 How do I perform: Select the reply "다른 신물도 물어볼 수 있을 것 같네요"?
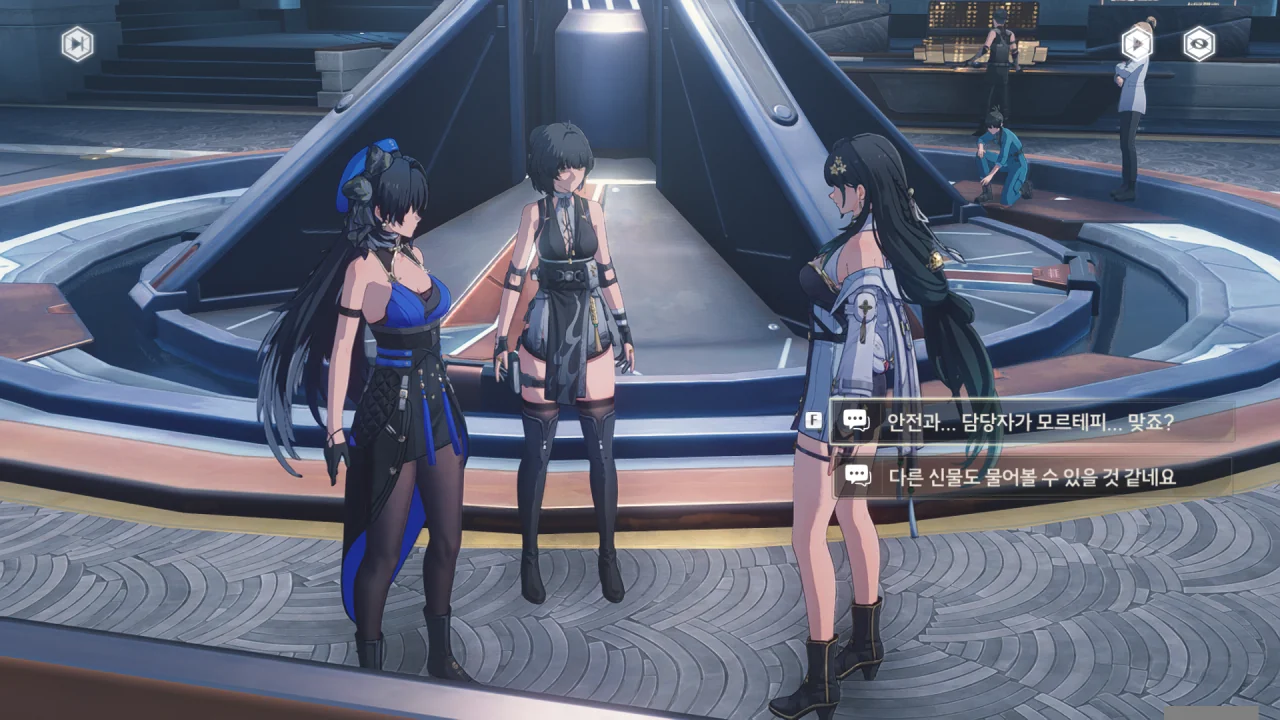pyautogui.click(x=1030, y=477)
